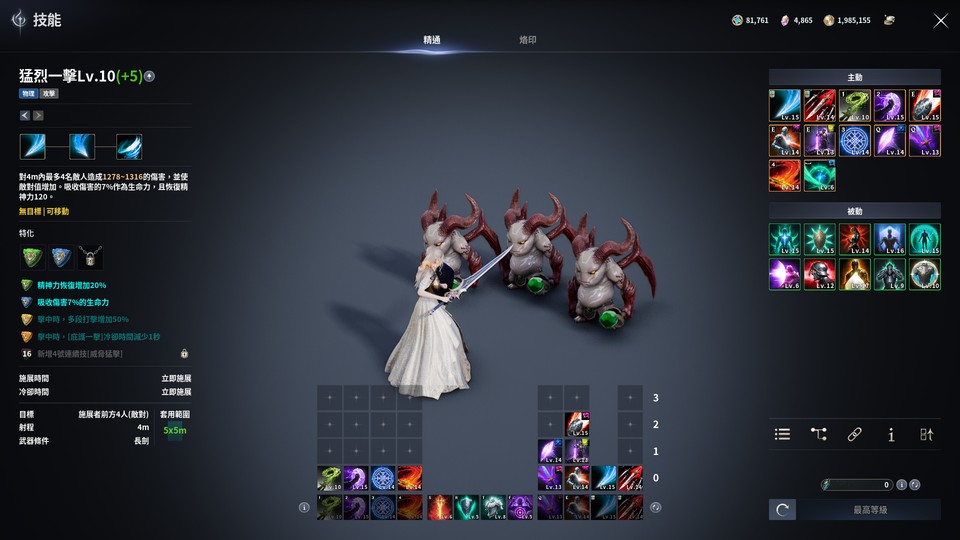Choose the red swords active skill
Screen dimensions: 960x540
(x=819, y=105)
